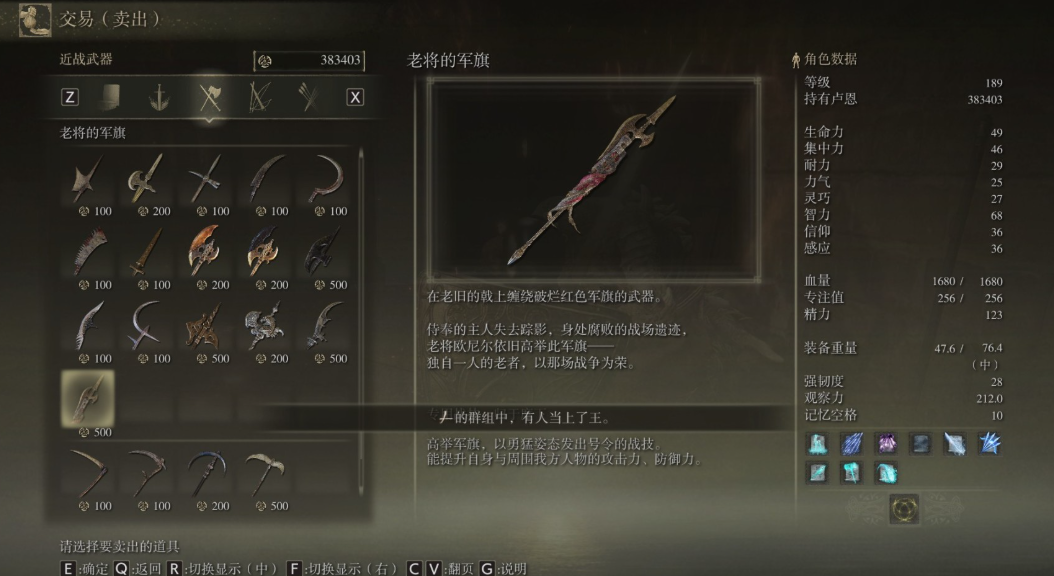
Task: Switch to the crossed axes melee weapons tab
Action: point(209,97)
